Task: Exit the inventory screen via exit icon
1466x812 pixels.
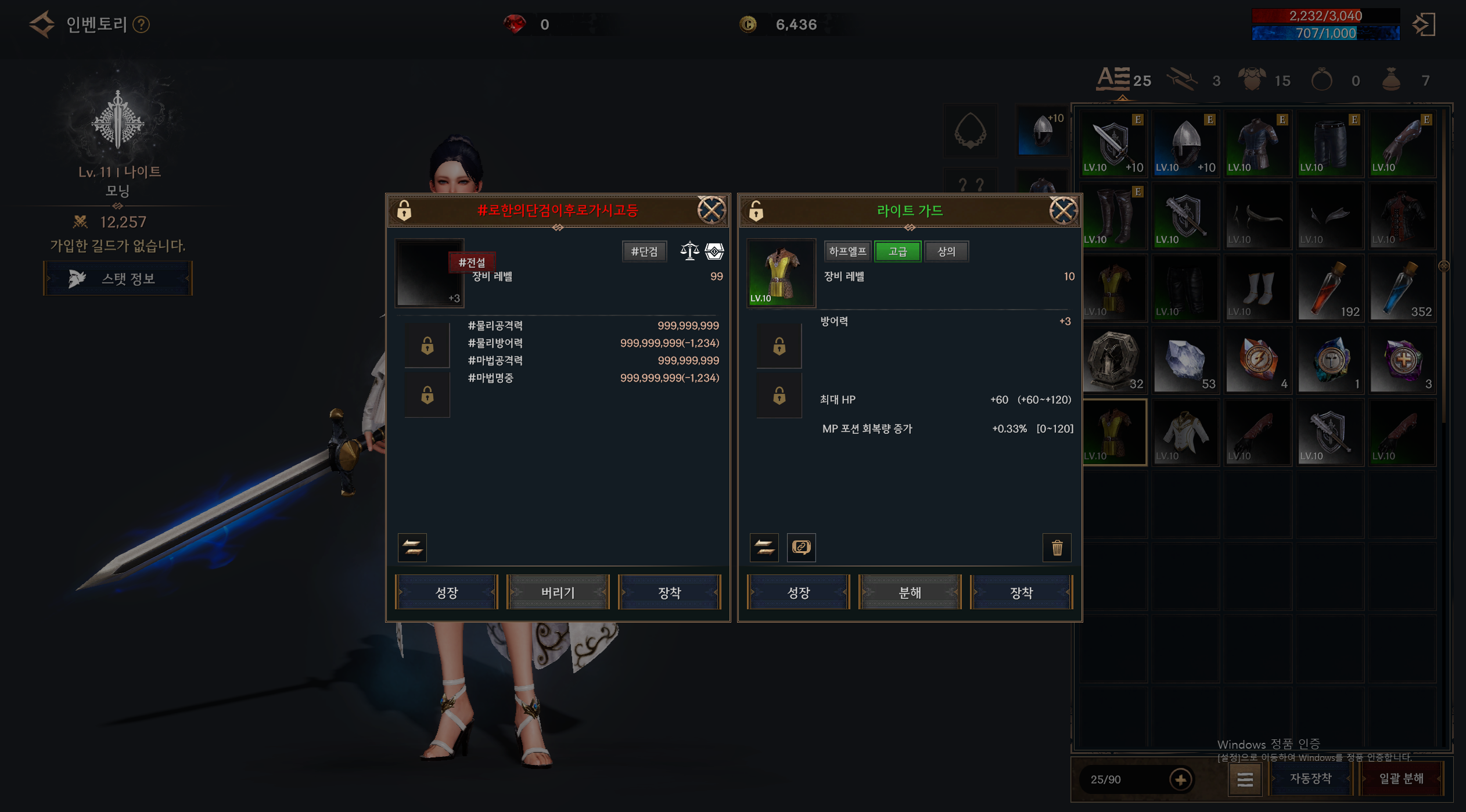Action: (x=1424, y=24)
